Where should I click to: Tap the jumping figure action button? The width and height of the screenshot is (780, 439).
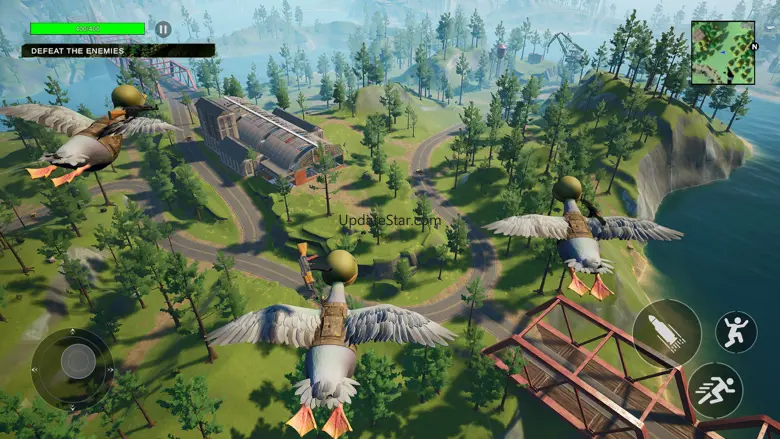point(735,332)
